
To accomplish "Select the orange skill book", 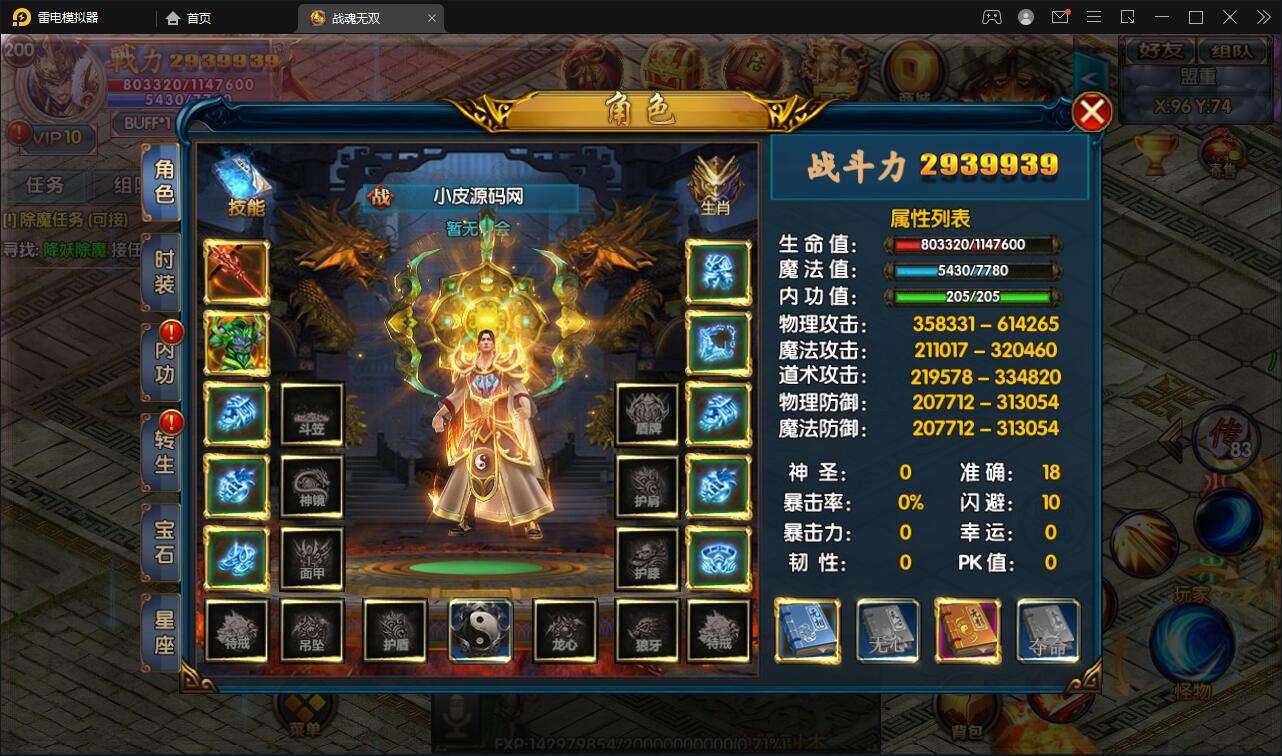I will [x=967, y=631].
